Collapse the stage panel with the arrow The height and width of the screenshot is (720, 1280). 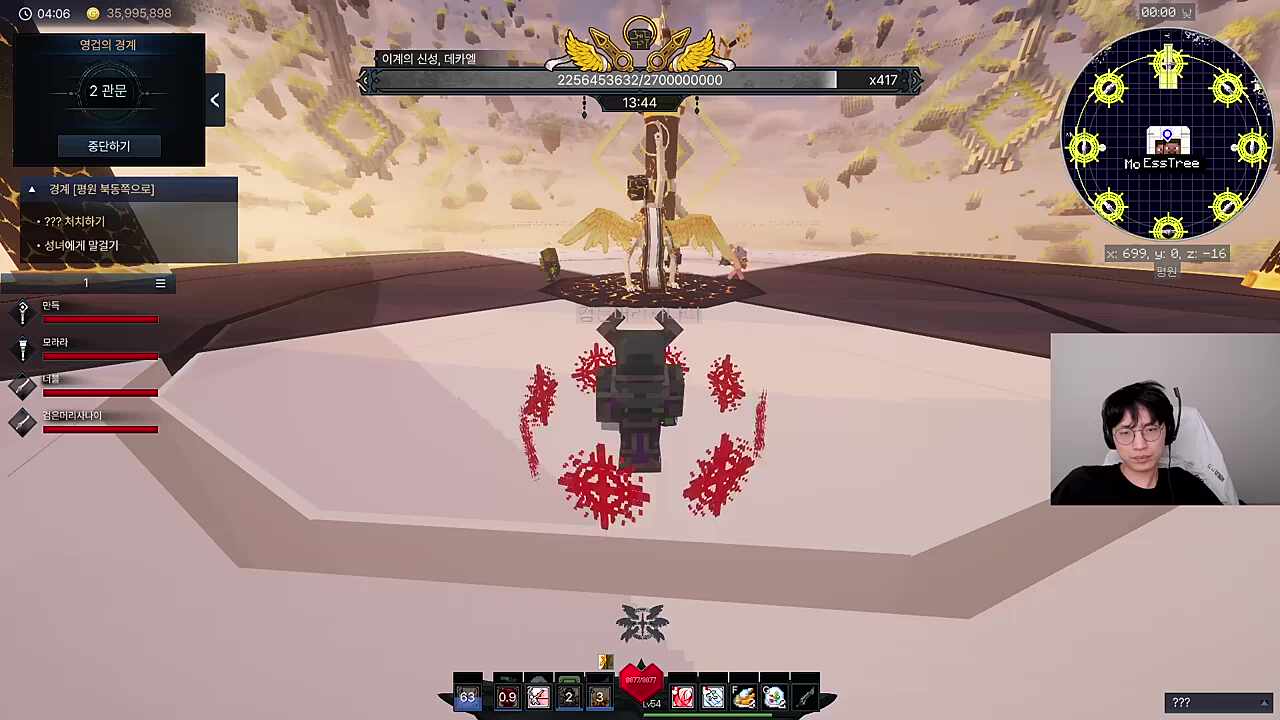[215, 100]
